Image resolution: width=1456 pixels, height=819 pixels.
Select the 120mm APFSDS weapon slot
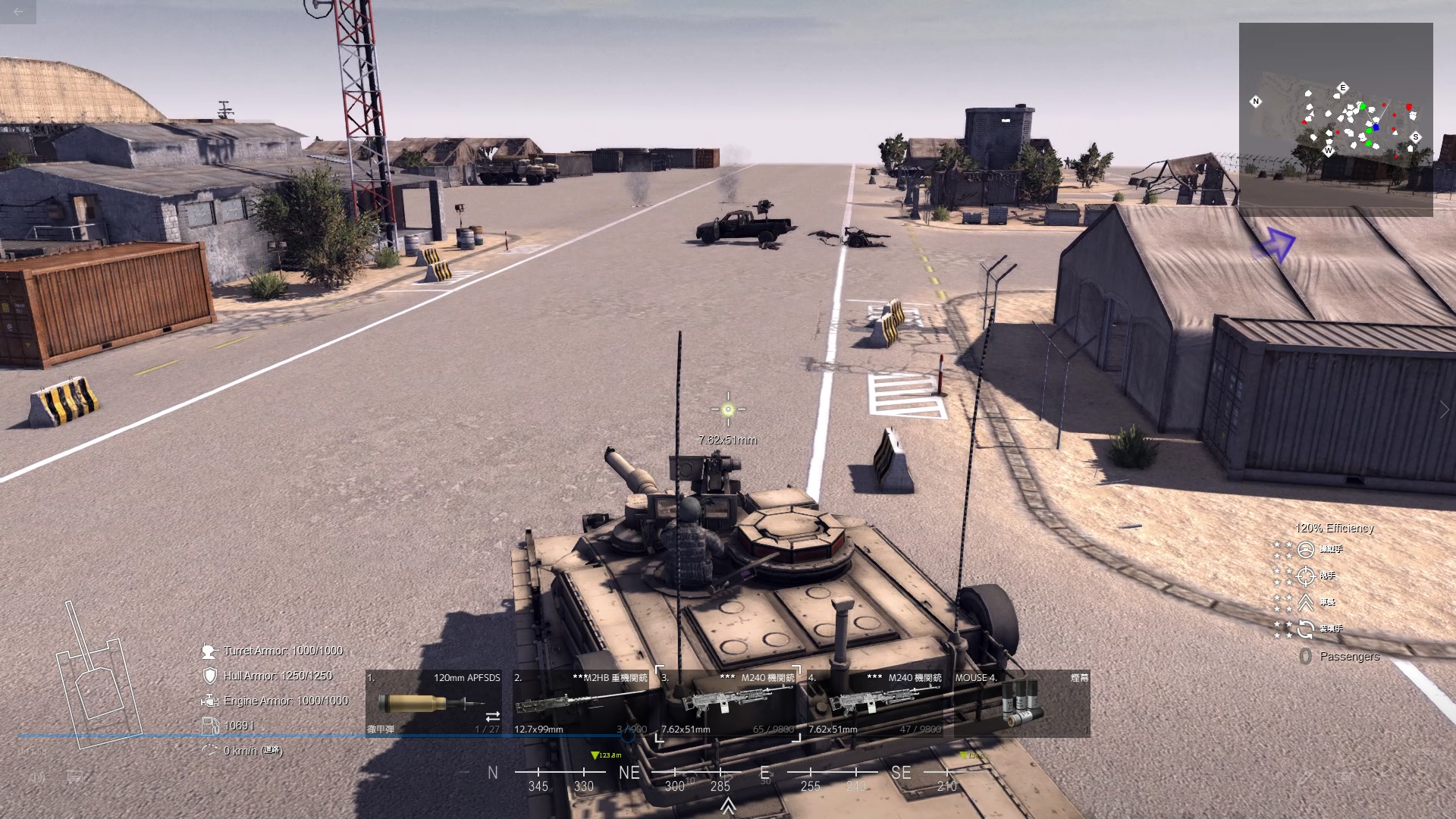[433, 703]
